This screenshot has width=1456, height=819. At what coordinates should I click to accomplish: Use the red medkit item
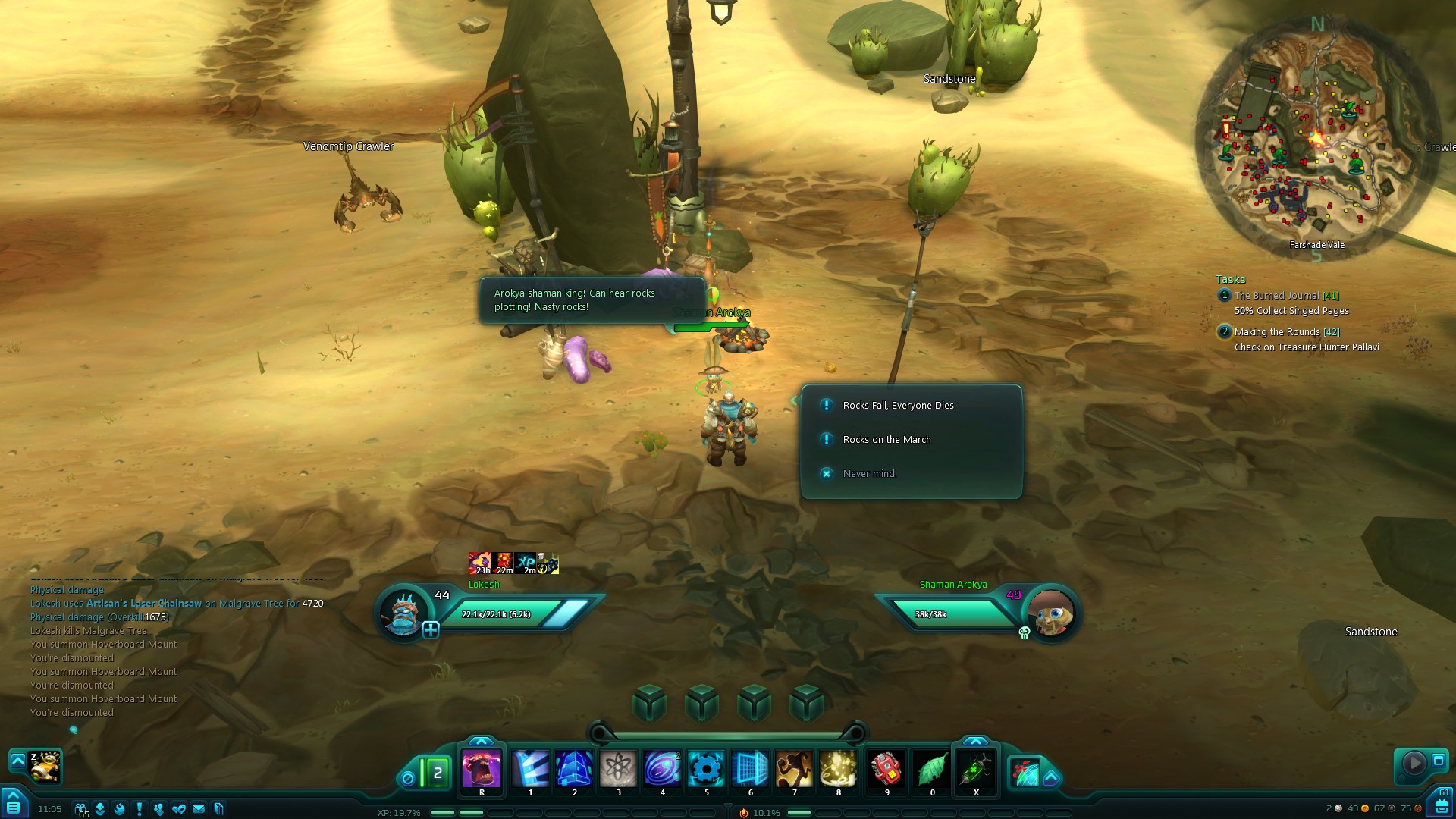point(886,768)
